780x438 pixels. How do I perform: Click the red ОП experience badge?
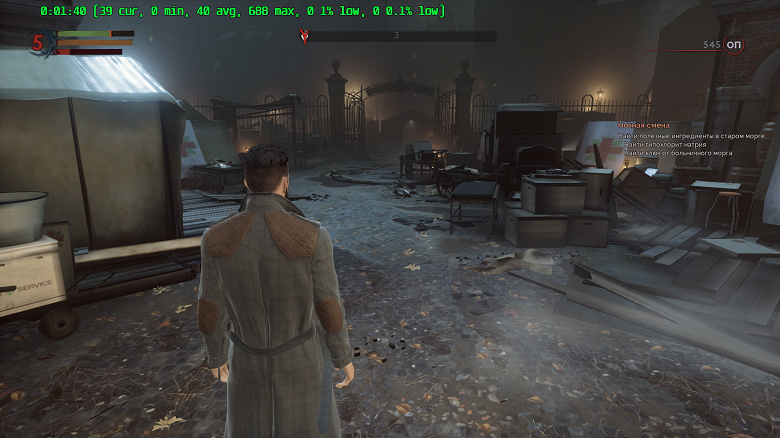(x=734, y=45)
